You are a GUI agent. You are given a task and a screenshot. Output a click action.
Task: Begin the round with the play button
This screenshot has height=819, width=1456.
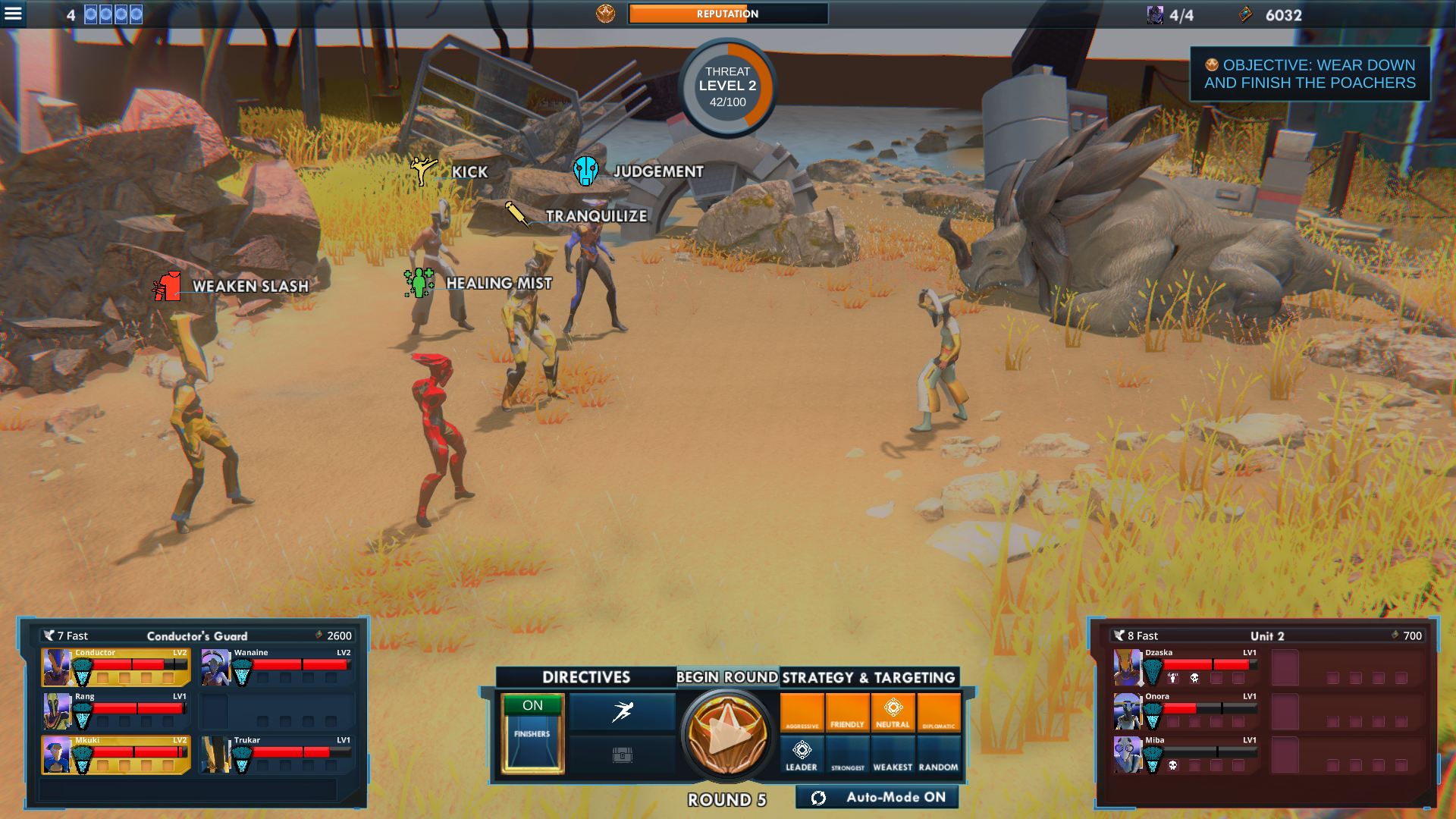coord(726,733)
